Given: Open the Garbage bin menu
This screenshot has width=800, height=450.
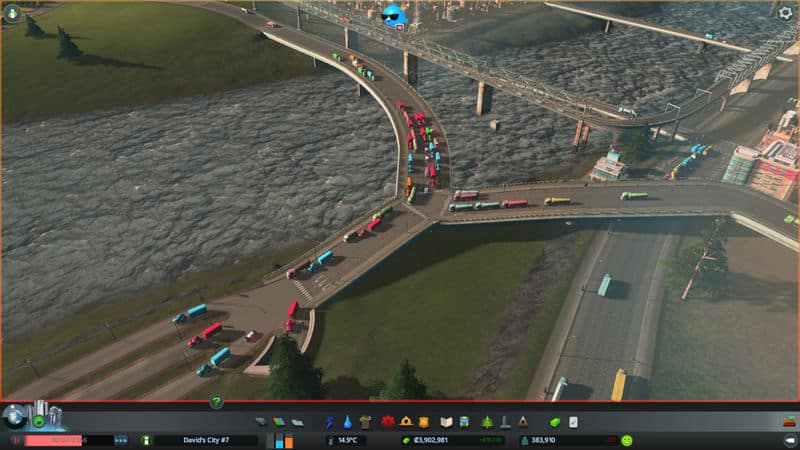Looking at the screenshot, I should tap(365, 422).
